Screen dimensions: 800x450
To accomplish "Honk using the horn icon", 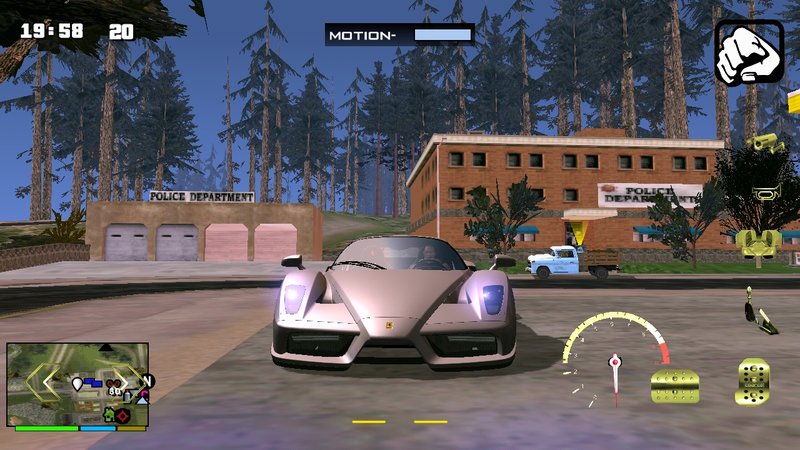I will (x=763, y=192).
